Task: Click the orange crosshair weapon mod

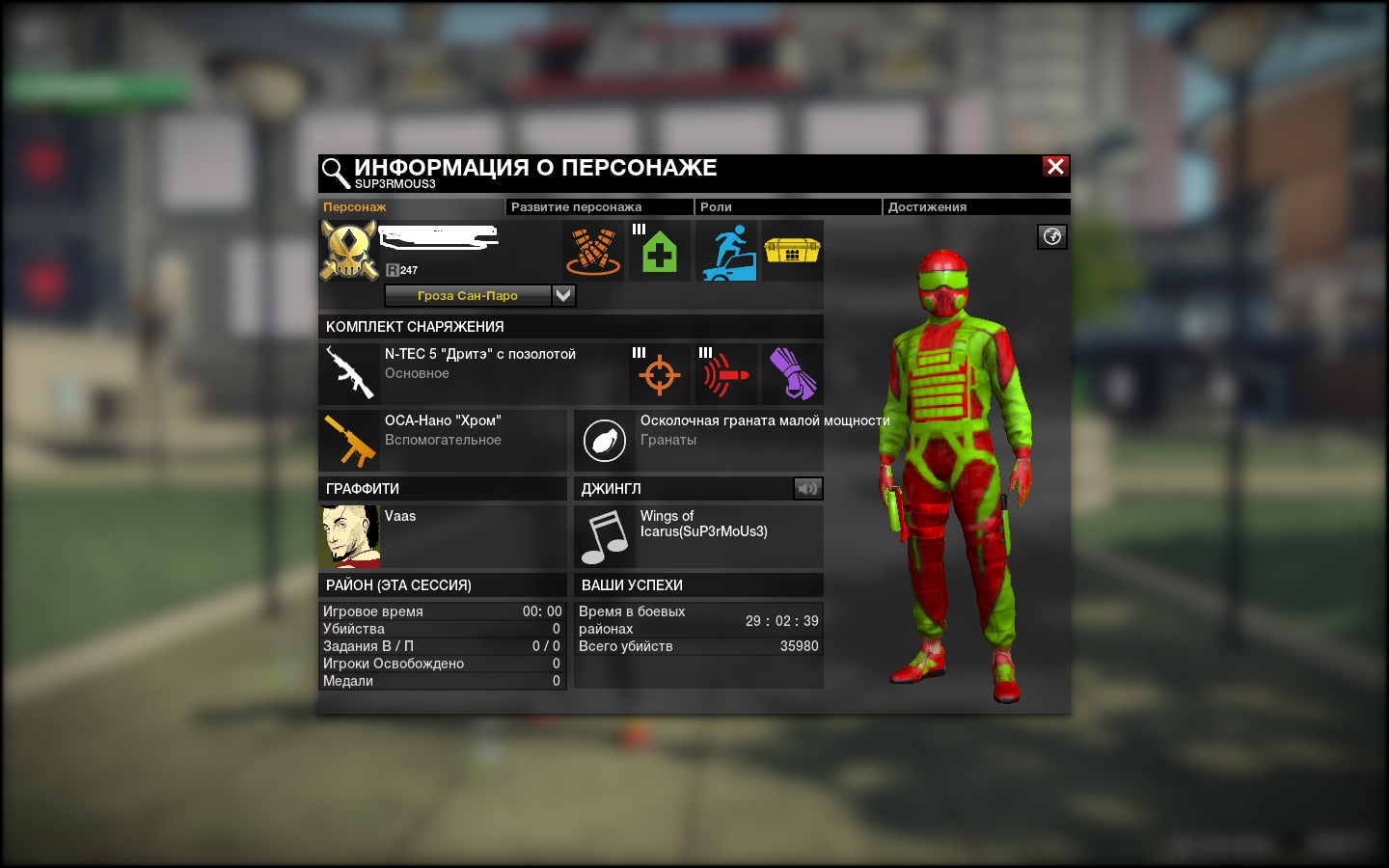Action: (660, 374)
